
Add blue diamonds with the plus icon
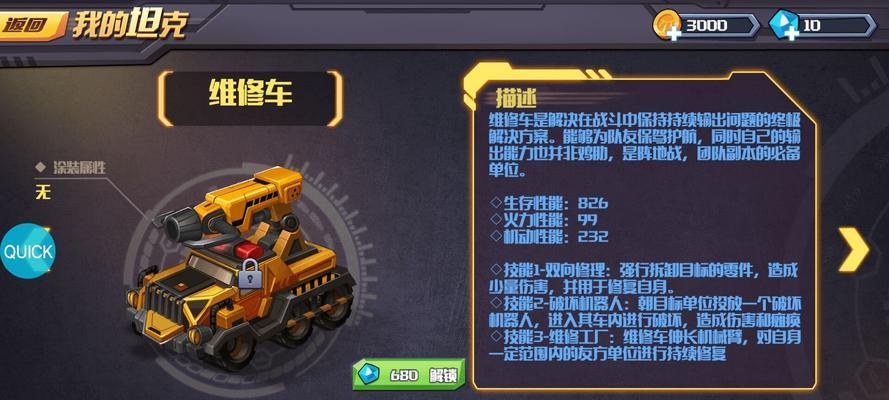click(790, 34)
